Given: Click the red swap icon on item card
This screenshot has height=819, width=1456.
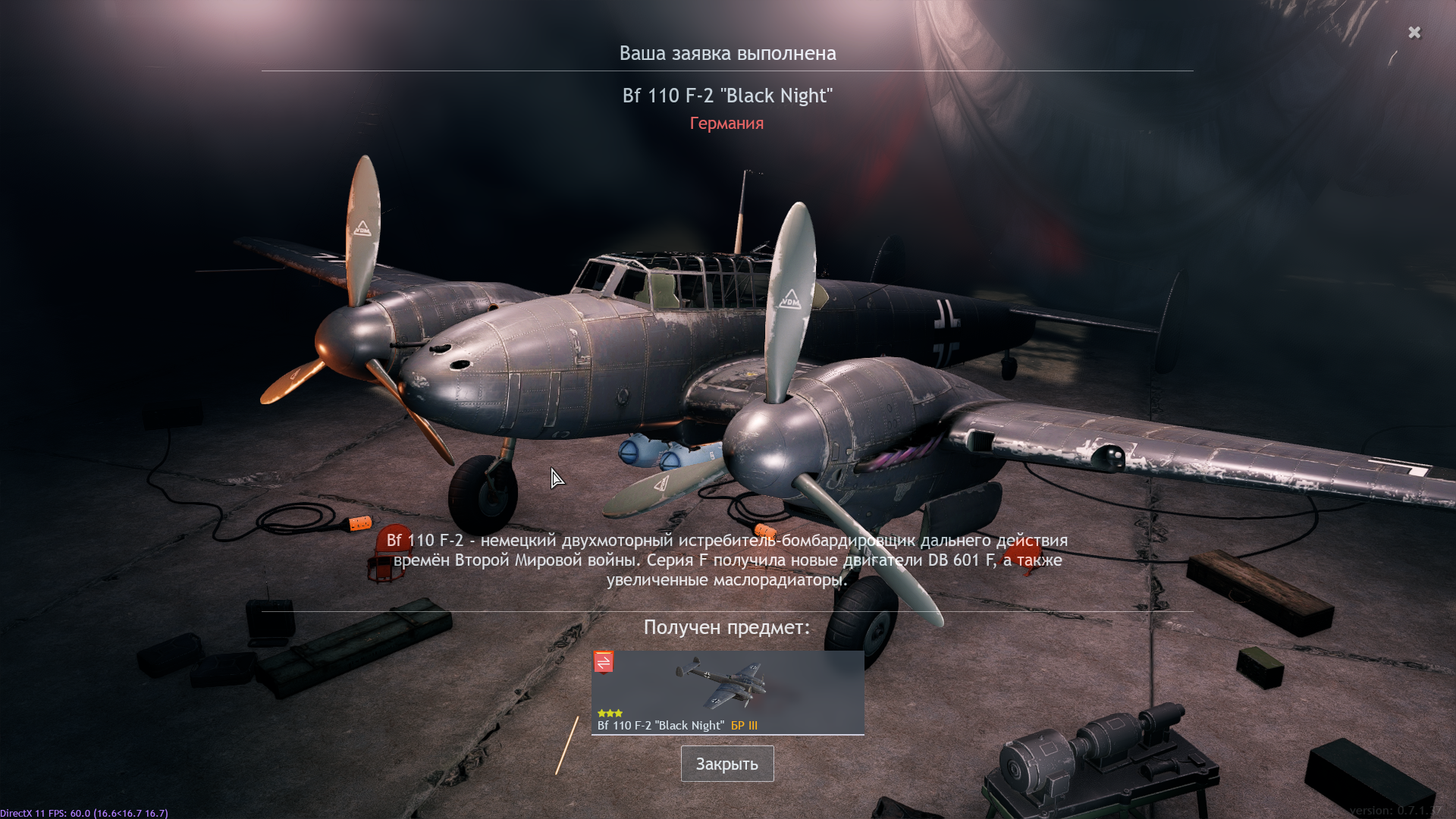Looking at the screenshot, I should click(x=604, y=662).
